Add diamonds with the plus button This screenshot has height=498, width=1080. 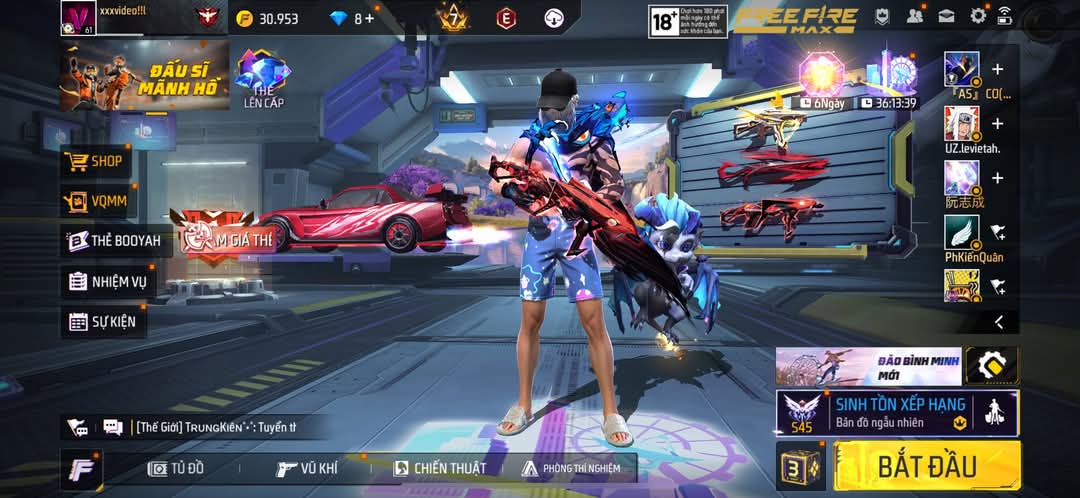370,18
